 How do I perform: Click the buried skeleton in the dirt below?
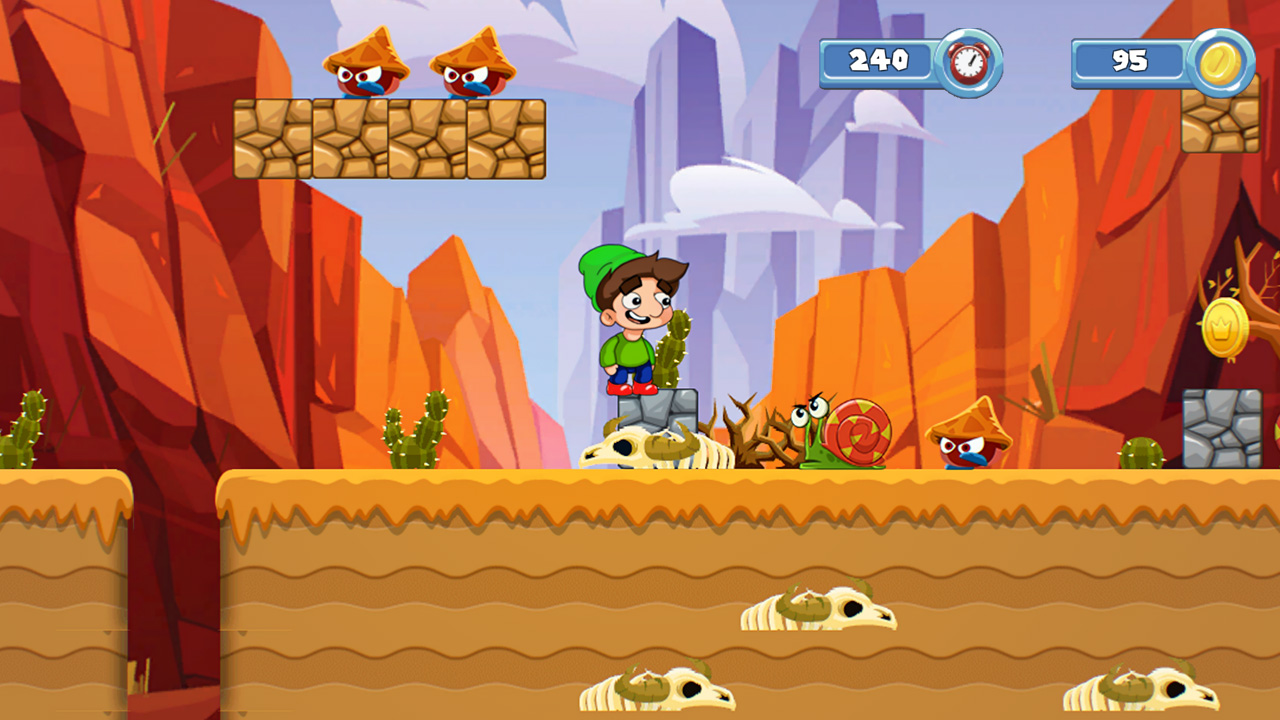click(x=820, y=610)
